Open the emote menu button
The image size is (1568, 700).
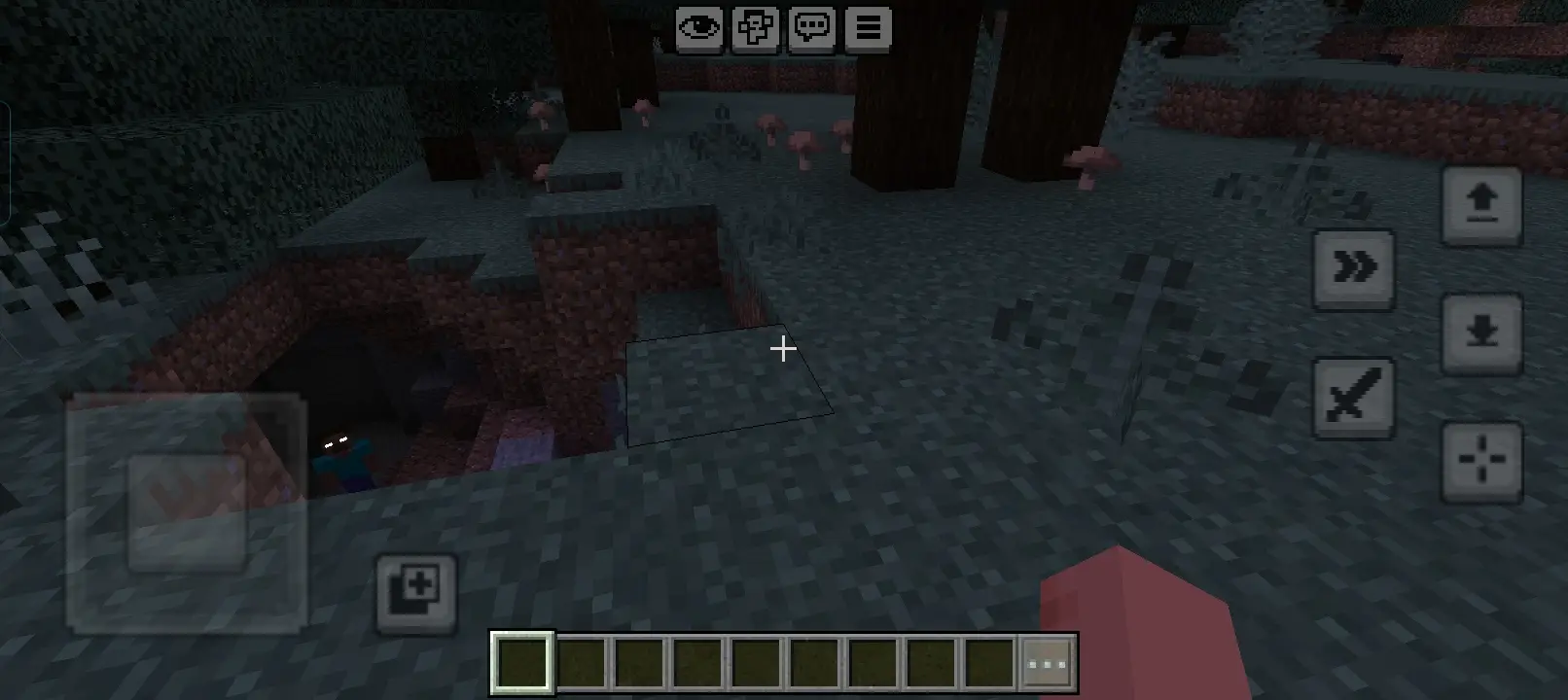[x=756, y=28]
